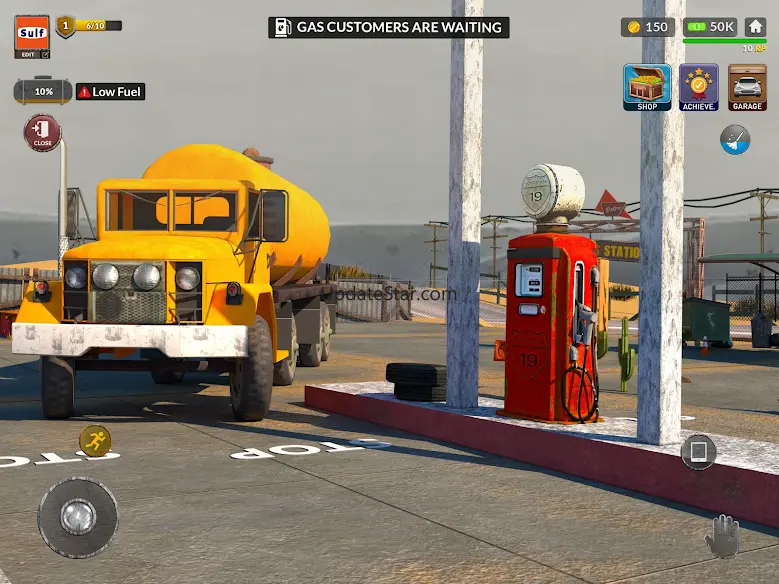The image size is (779, 584).
Task: Go to the home screen
Action: pos(755,27)
